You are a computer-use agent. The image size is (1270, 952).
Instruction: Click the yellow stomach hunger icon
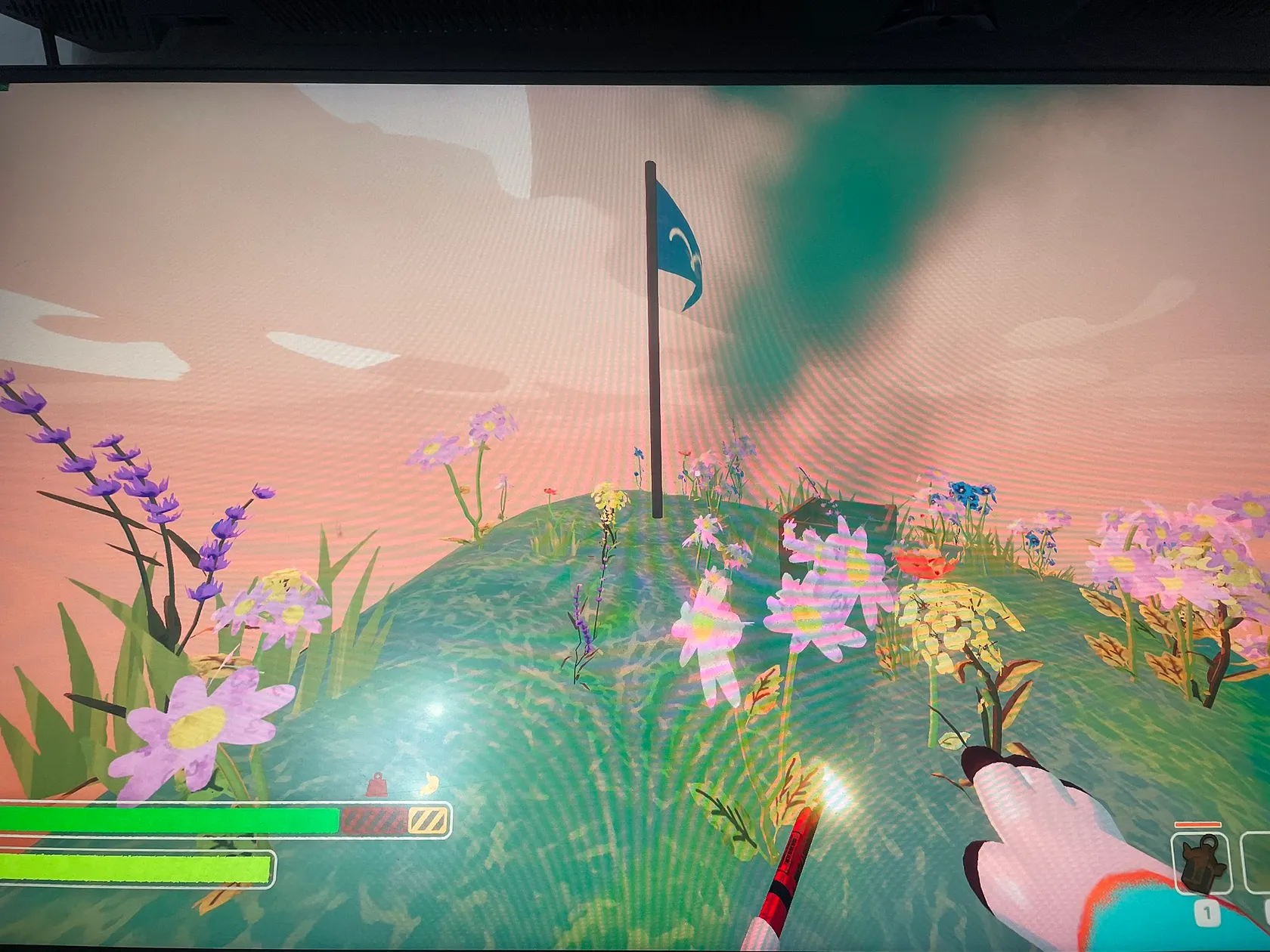pyautogui.click(x=429, y=784)
